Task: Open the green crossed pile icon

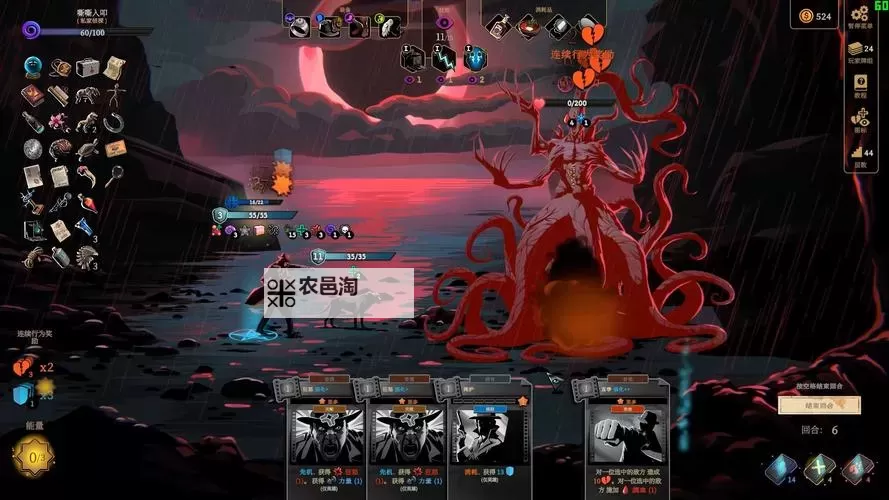Action: click(x=820, y=469)
